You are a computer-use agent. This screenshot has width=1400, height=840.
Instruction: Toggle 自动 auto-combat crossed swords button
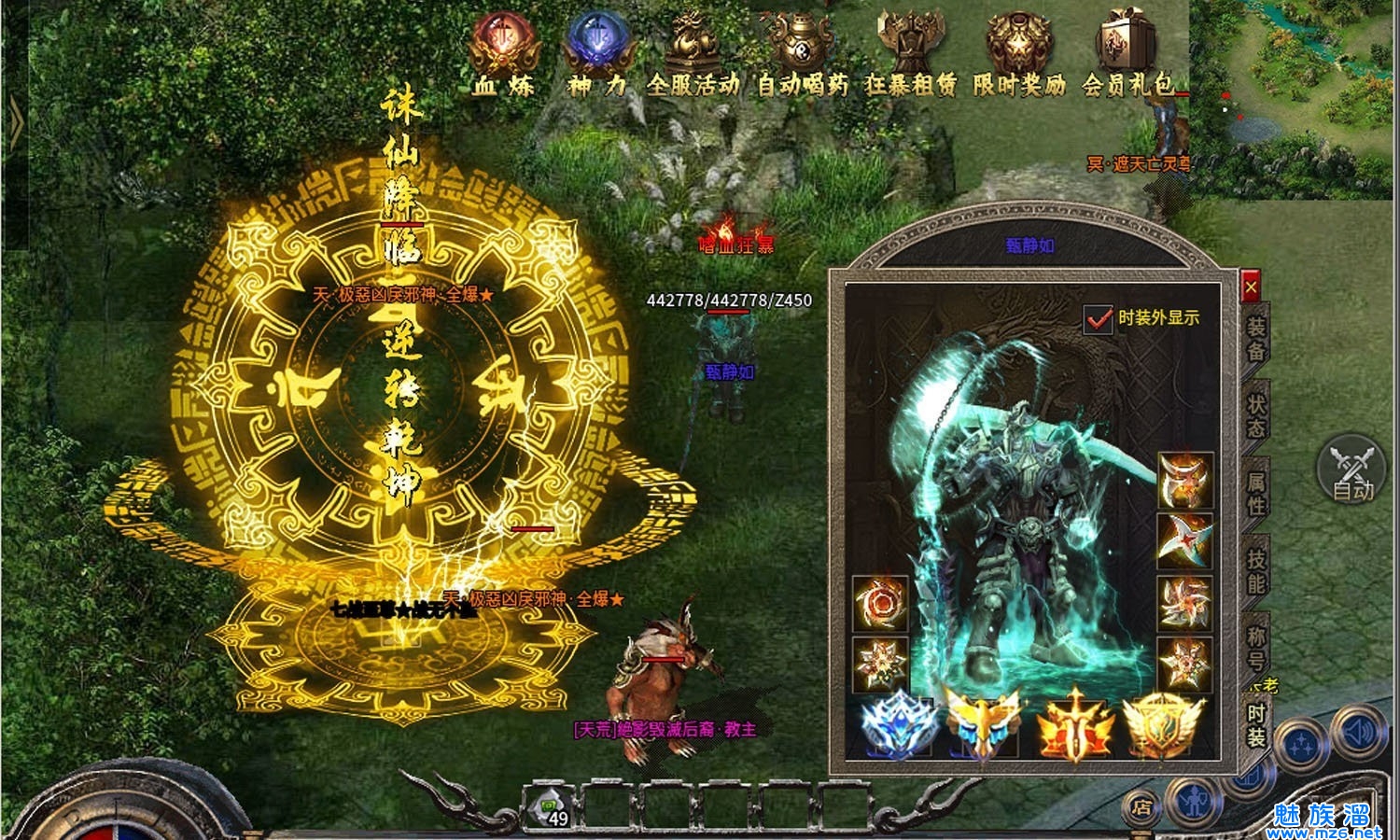click(1352, 470)
